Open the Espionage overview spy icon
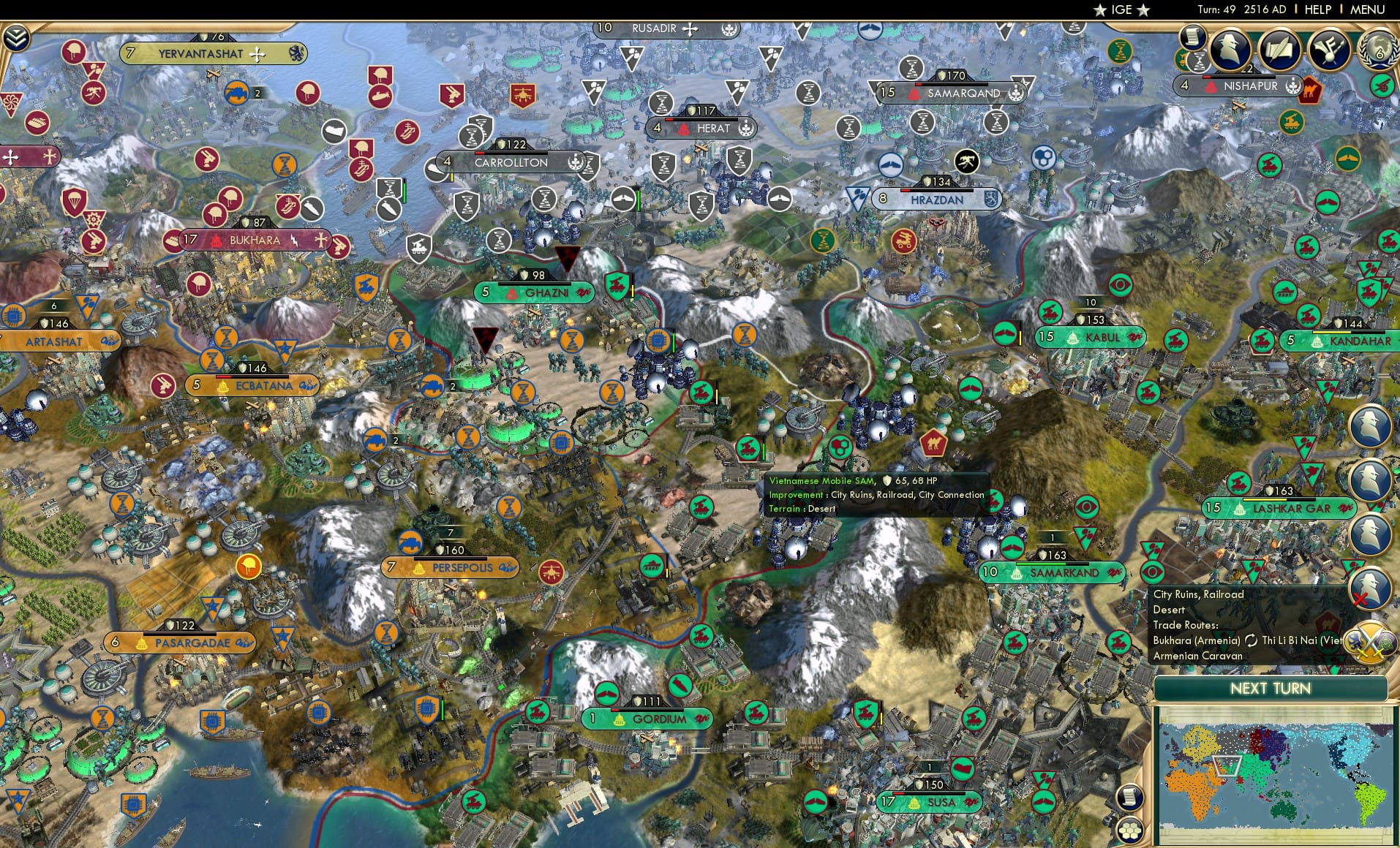The image size is (1400, 848). [1229, 50]
